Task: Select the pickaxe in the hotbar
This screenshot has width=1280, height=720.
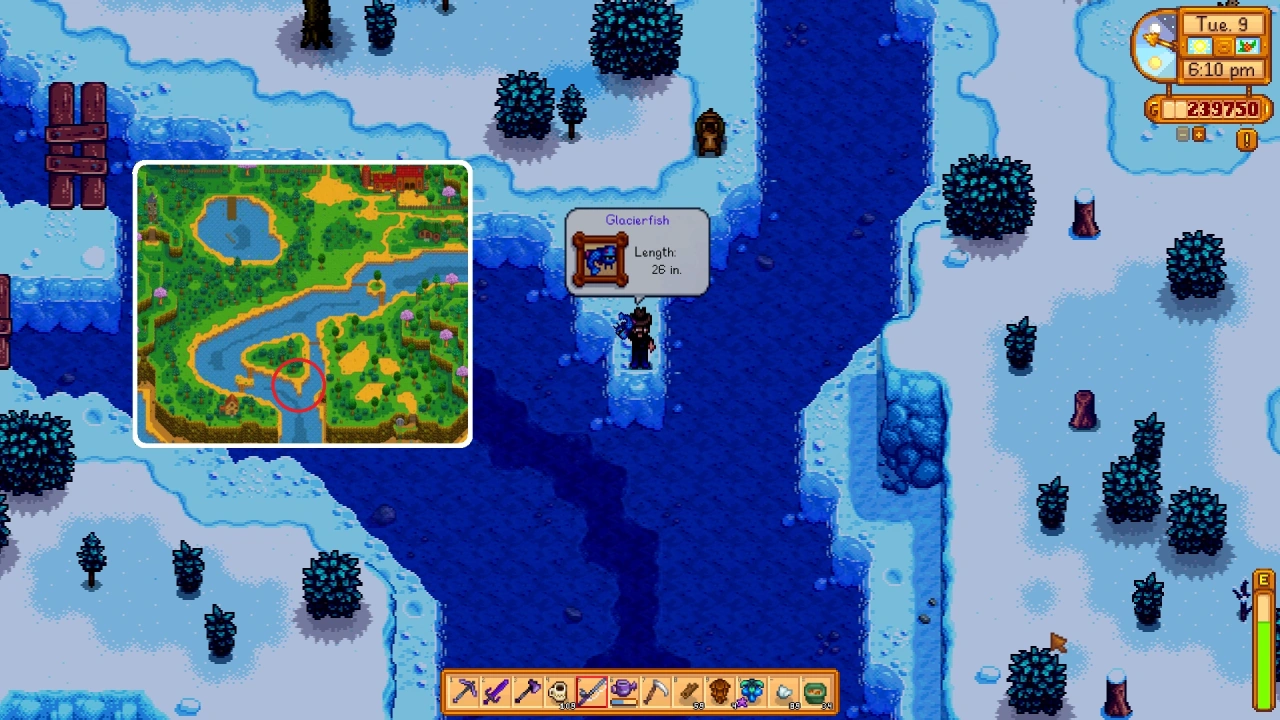Action: (465, 691)
